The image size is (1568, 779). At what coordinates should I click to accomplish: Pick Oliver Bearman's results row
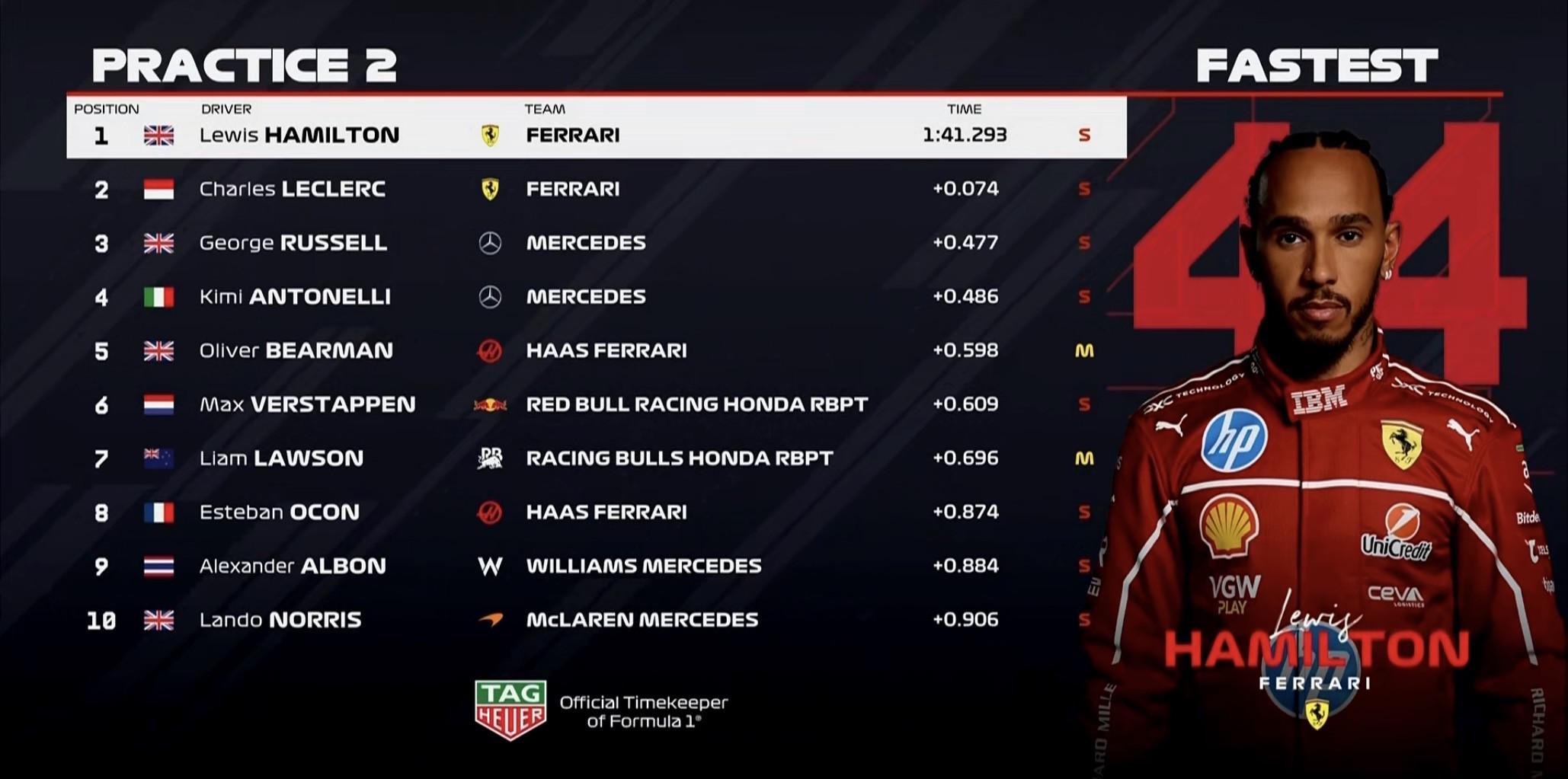click(296, 351)
